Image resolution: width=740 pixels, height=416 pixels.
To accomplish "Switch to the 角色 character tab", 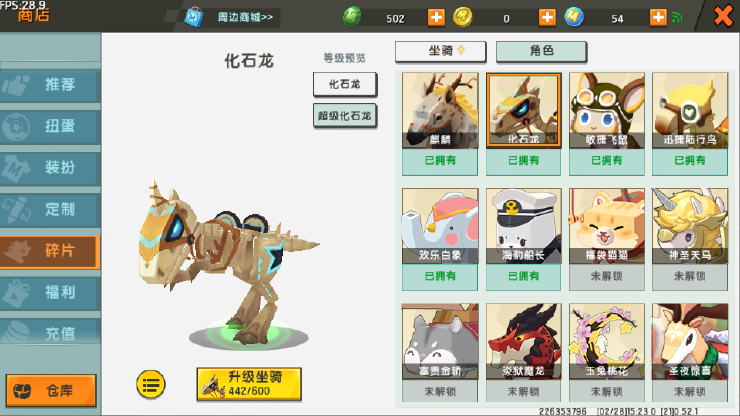I will [x=541, y=52].
